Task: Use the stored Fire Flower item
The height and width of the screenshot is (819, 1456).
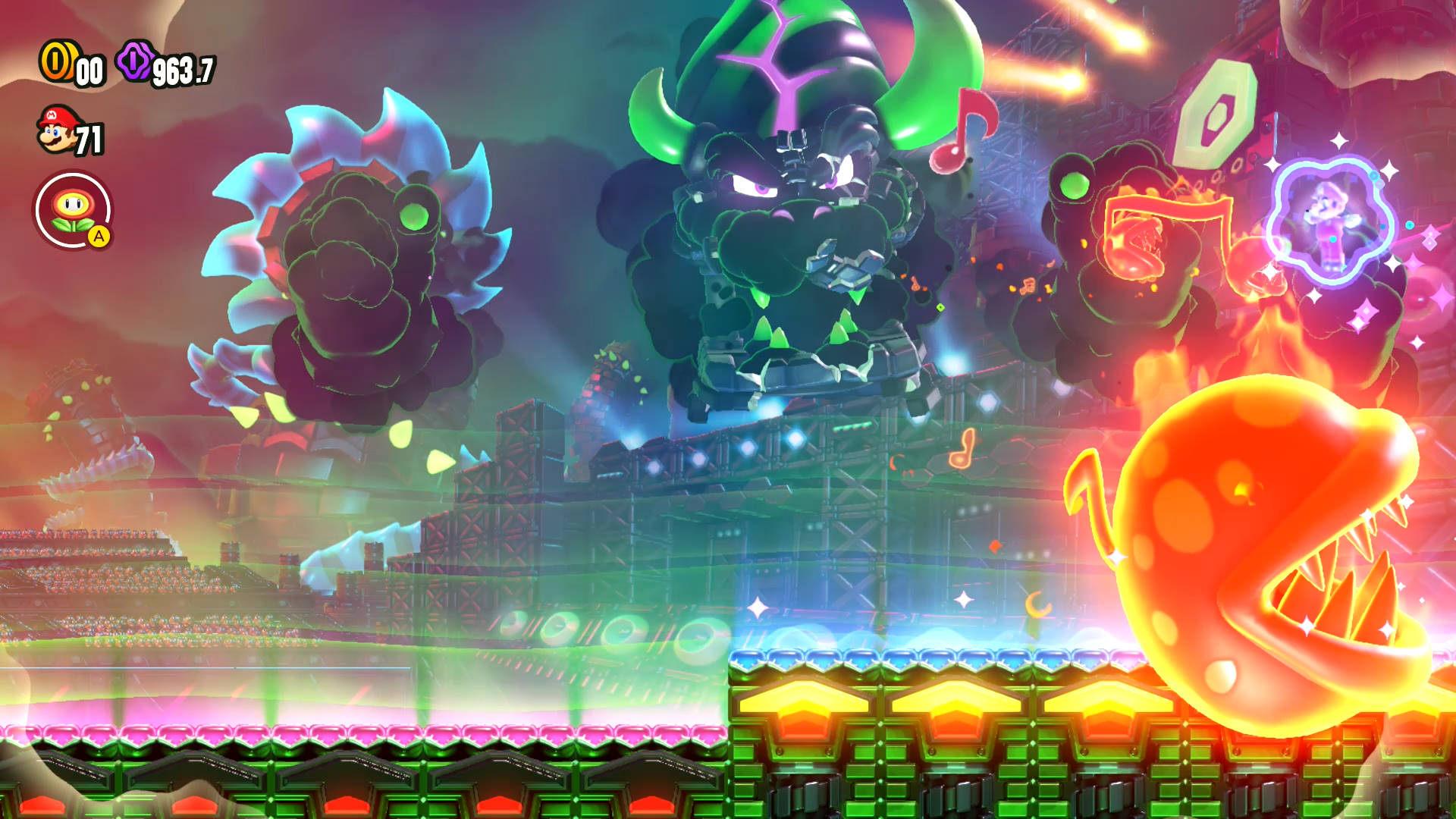Action: [x=73, y=209]
